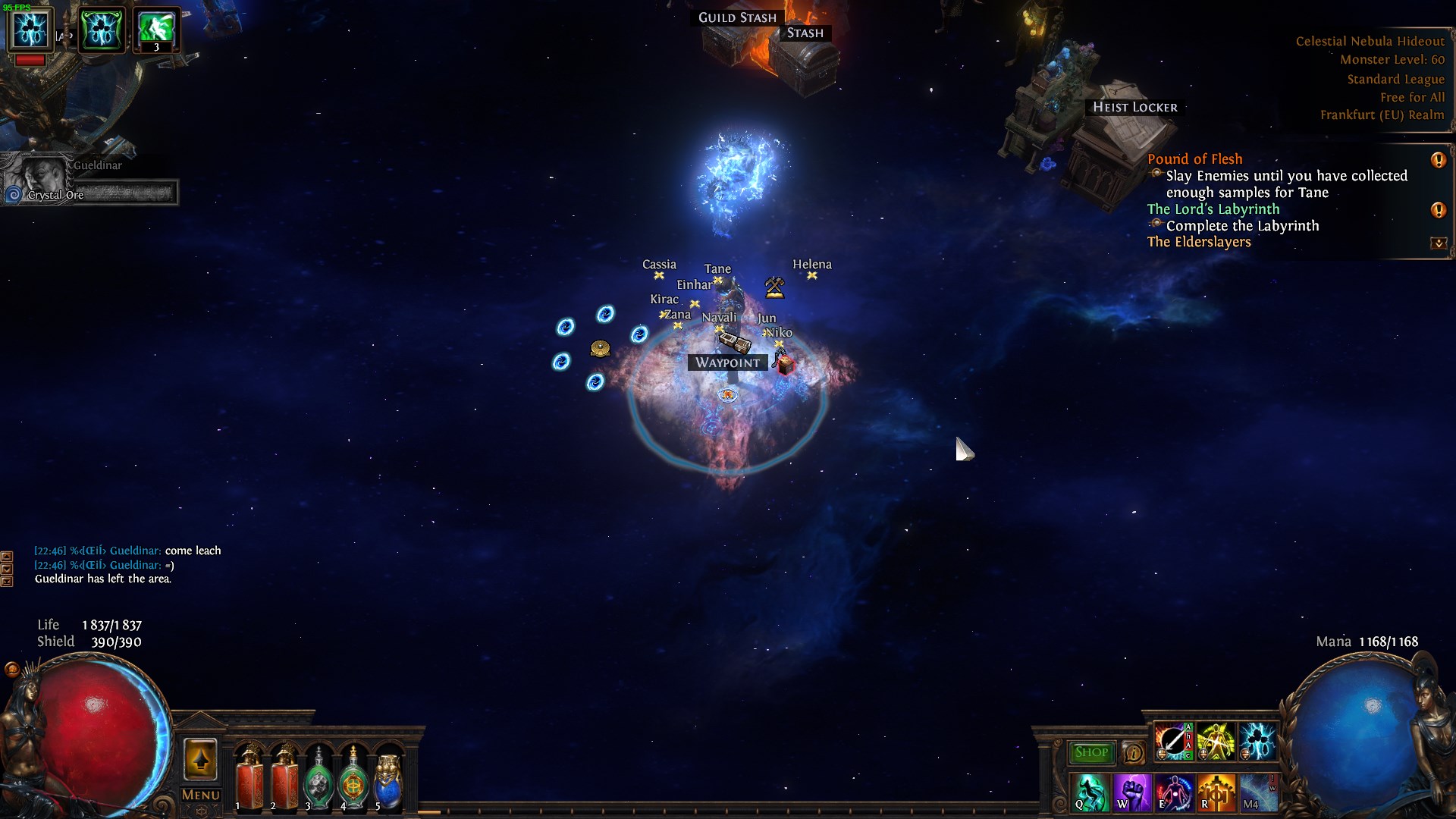Use the first red life flask
This screenshot has width=1456, height=819.
248,779
